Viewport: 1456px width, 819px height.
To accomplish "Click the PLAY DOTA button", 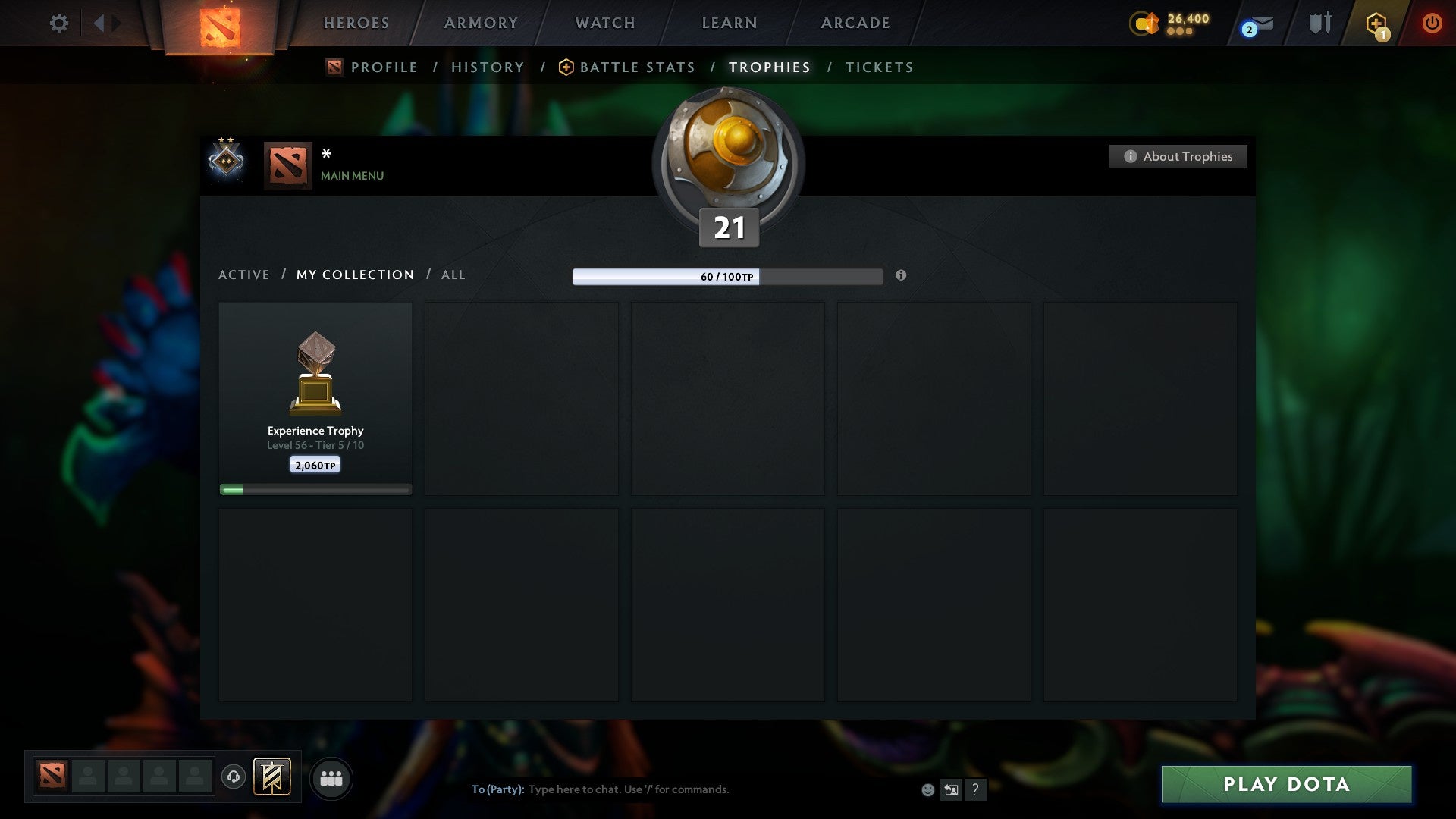I will point(1287,784).
